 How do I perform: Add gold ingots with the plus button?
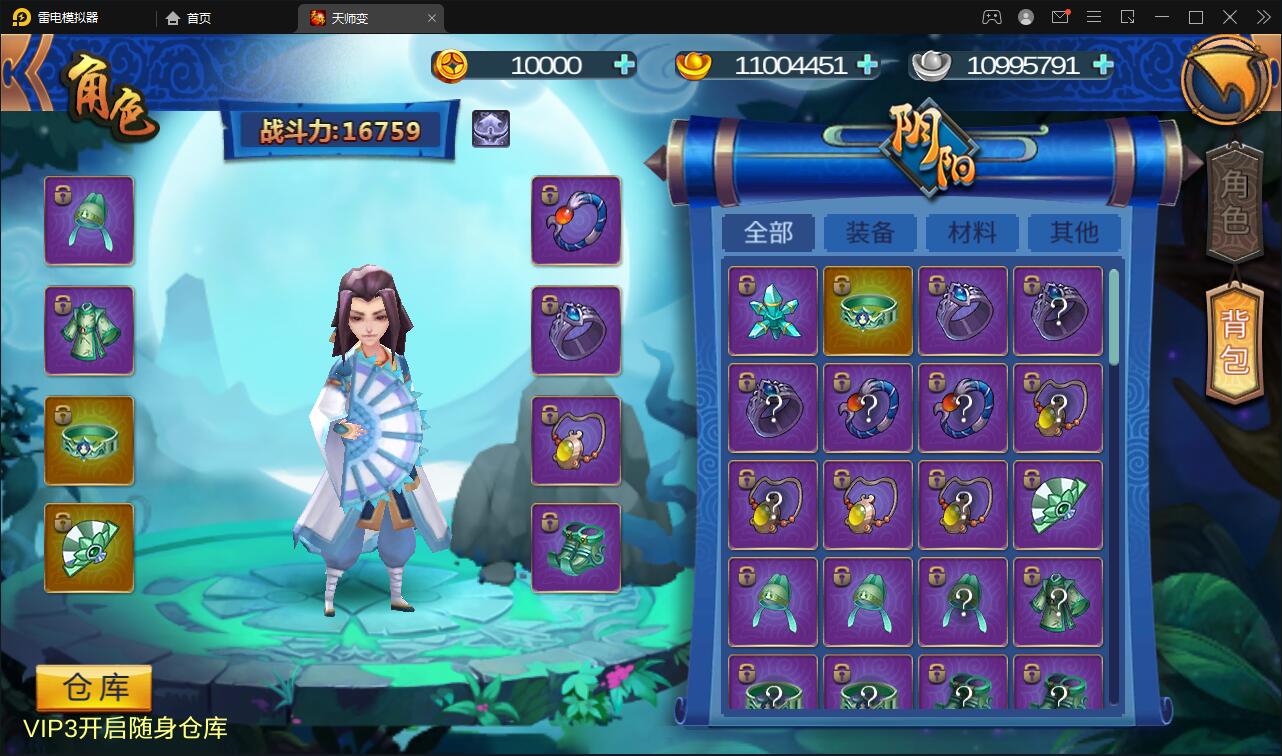(868, 65)
